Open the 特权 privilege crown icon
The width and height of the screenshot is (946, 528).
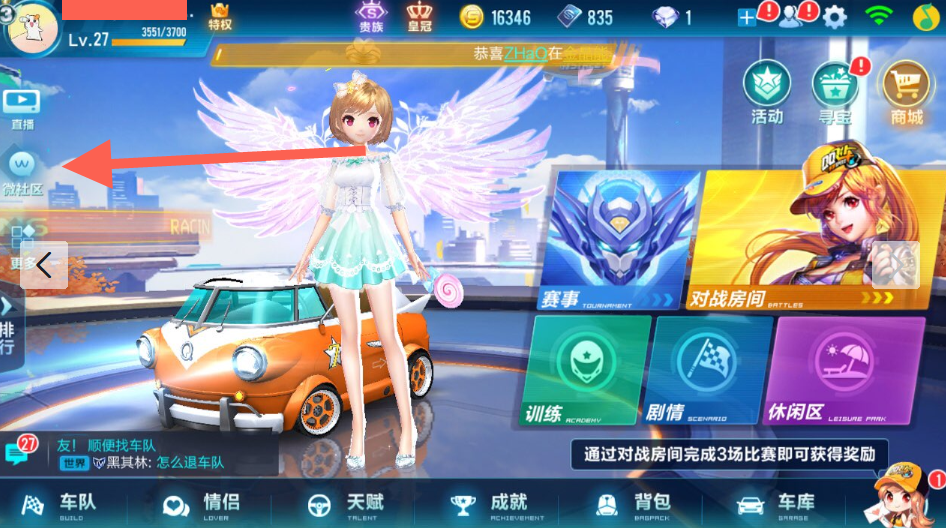tap(220, 17)
